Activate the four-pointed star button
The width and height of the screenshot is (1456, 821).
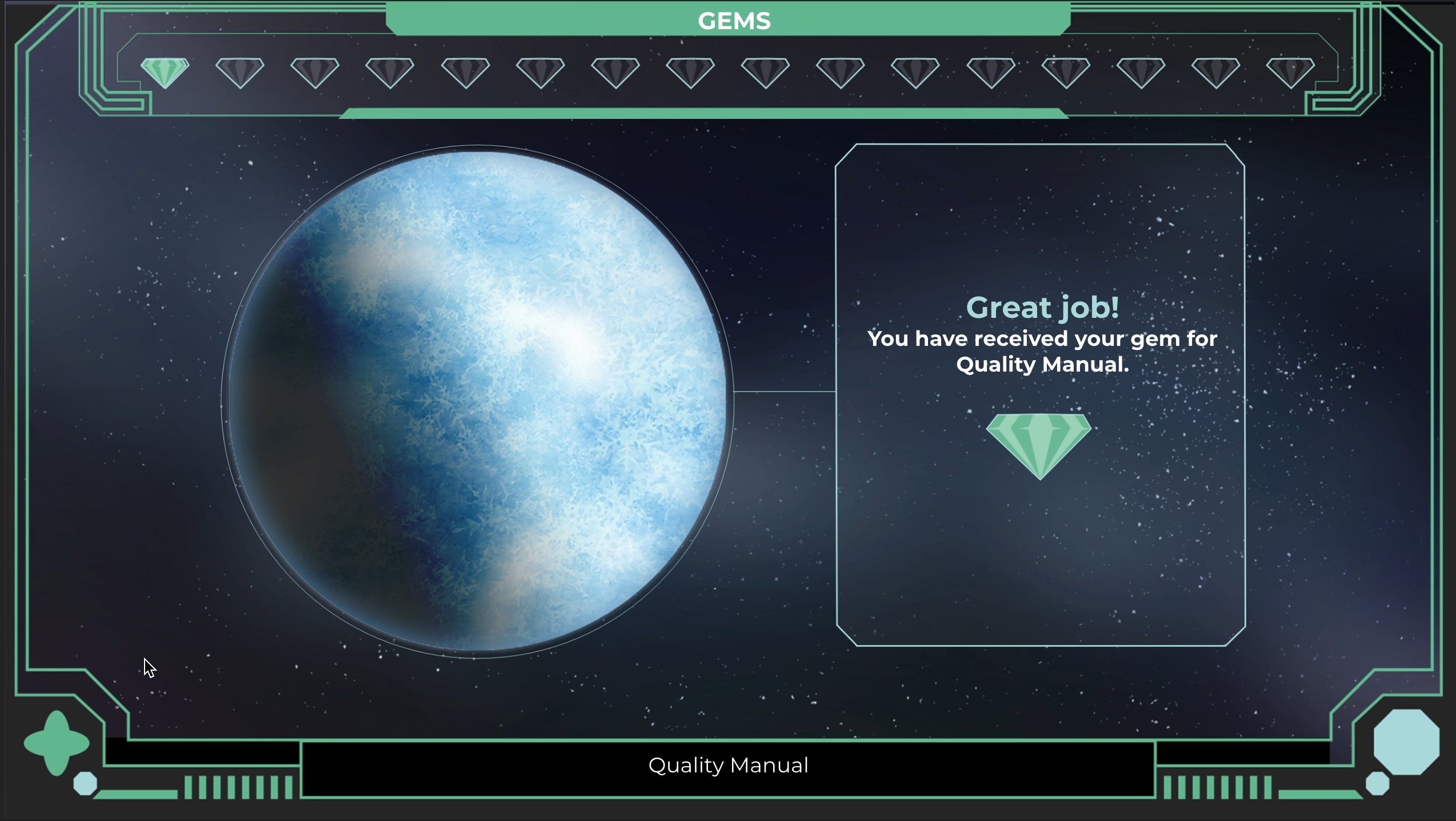point(57,743)
